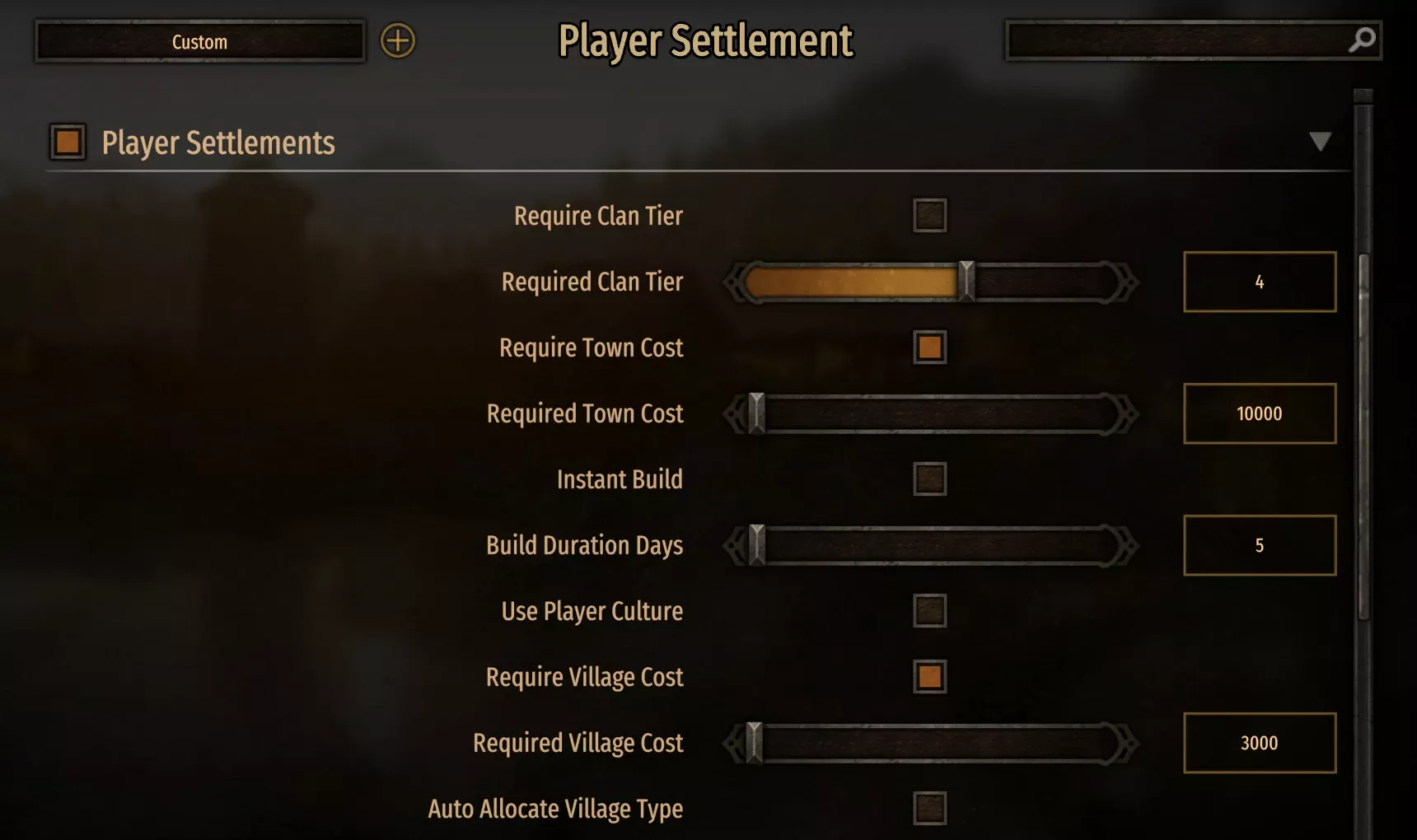Click the Player Settlements section checkbox icon
This screenshot has height=840, width=1417.
pos(68,142)
